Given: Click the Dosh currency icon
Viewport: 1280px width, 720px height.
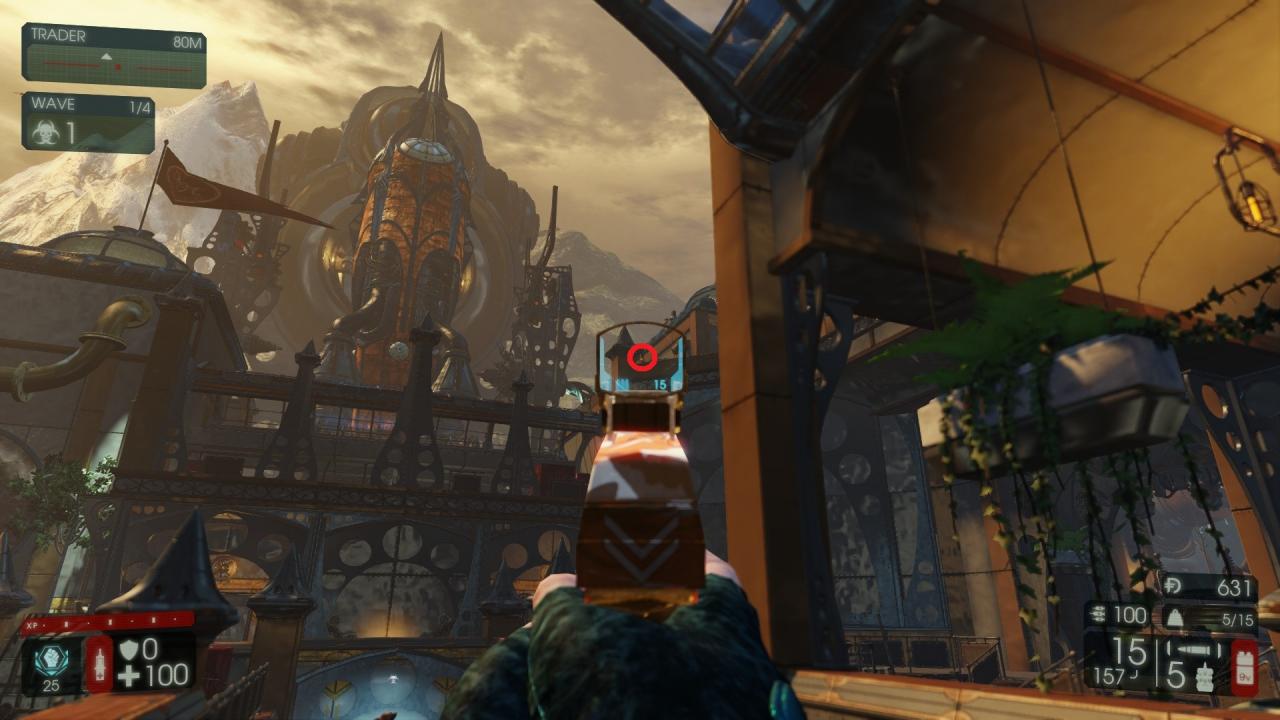Looking at the screenshot, I should pyautogui.click(x=1175, y=587).
